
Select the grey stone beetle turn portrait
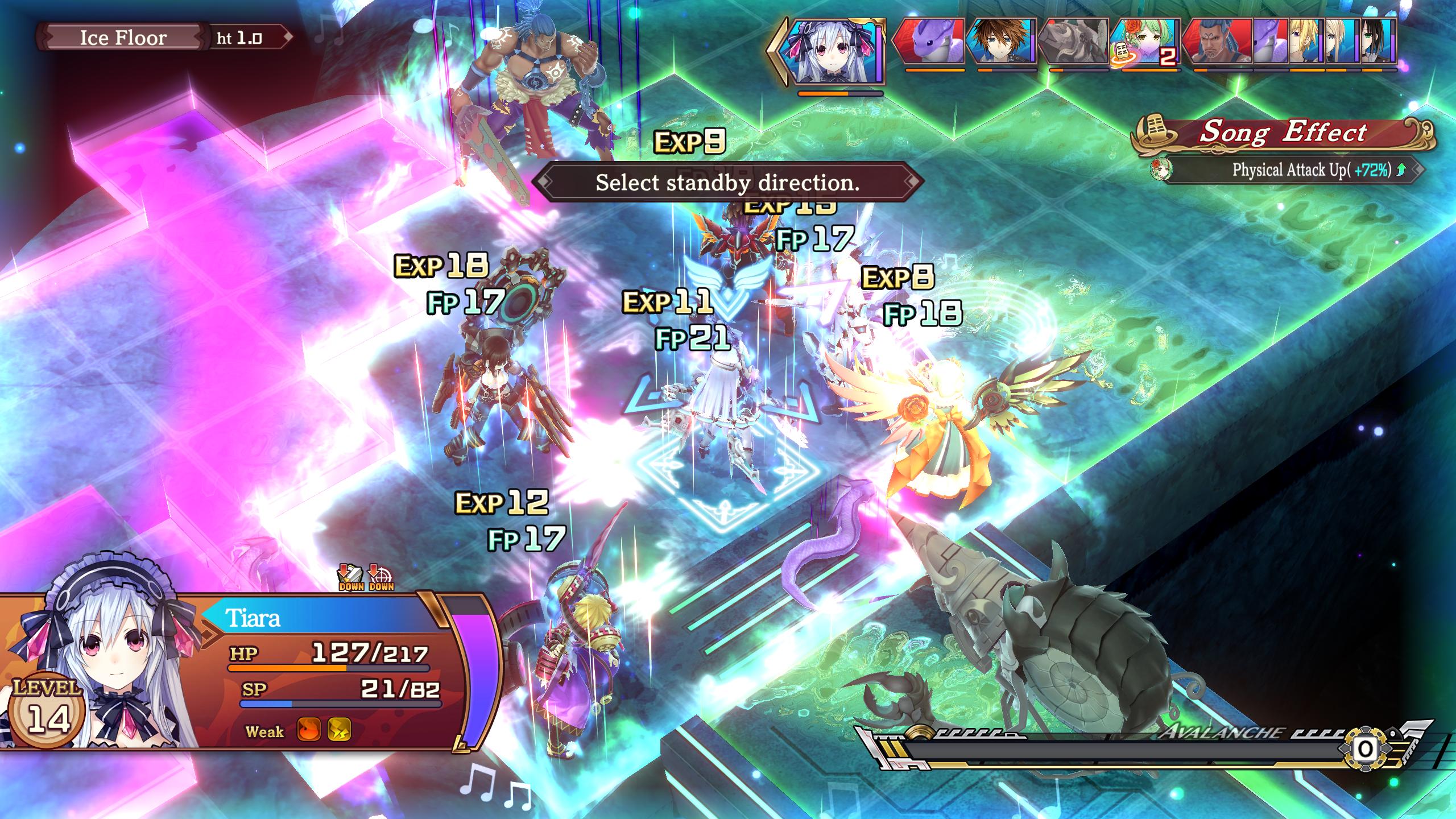point(1073,42)
